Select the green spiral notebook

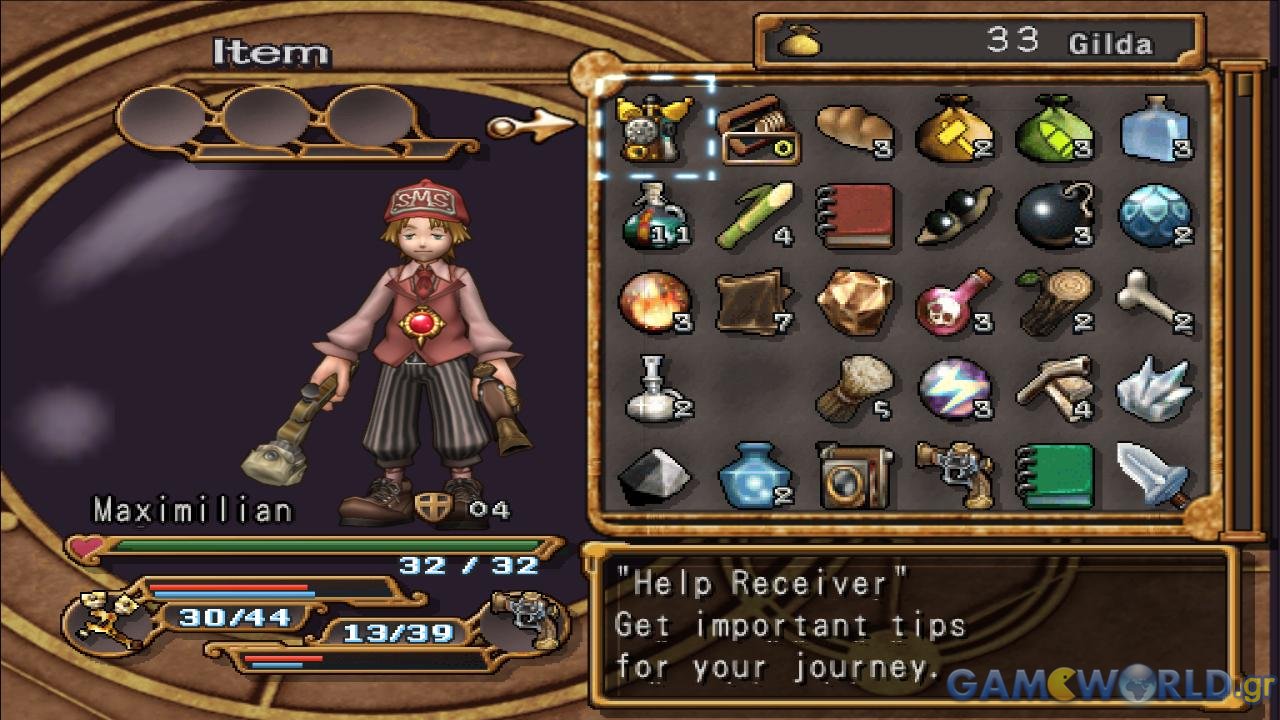point(1052,474)
